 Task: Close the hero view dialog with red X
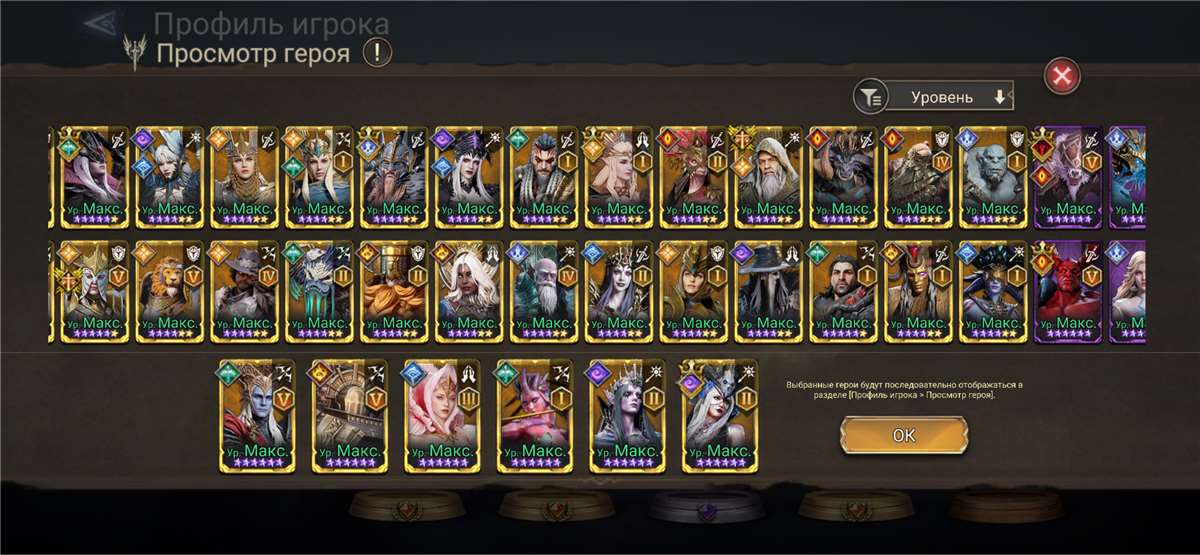pyautogui.click(x=1062, y=75)
